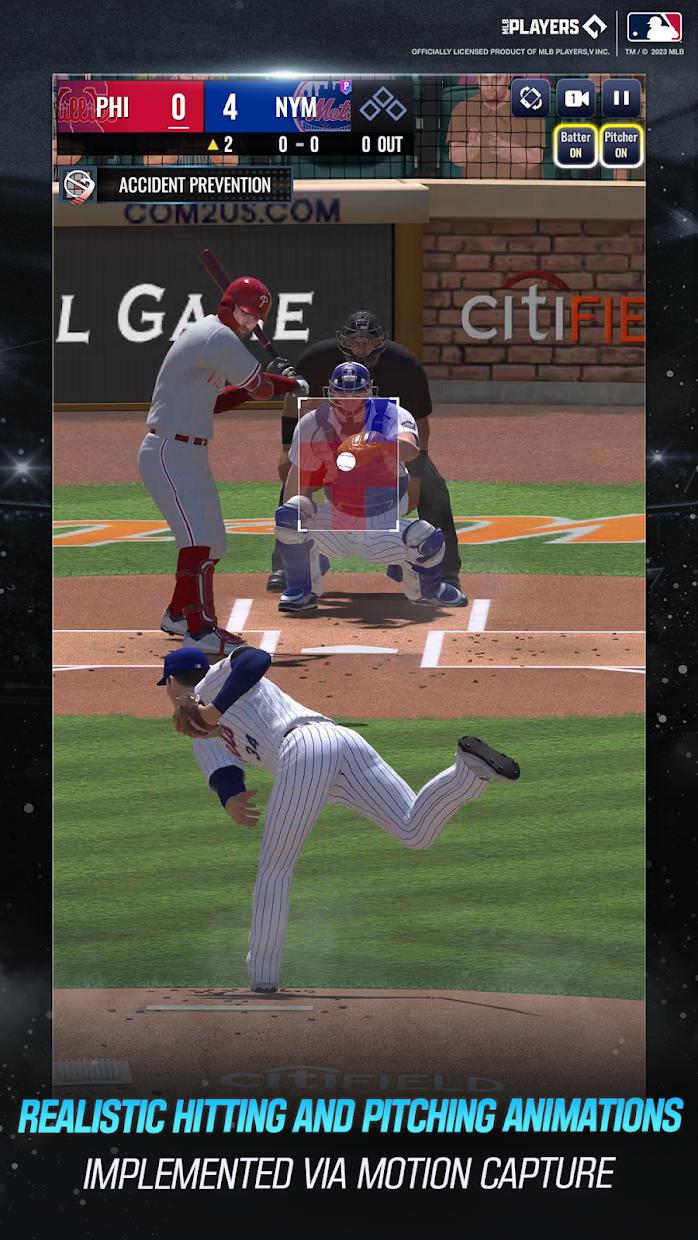Toggle the Batter ON setting
This screenshot has height=1240, width=698.
[576, 145]
